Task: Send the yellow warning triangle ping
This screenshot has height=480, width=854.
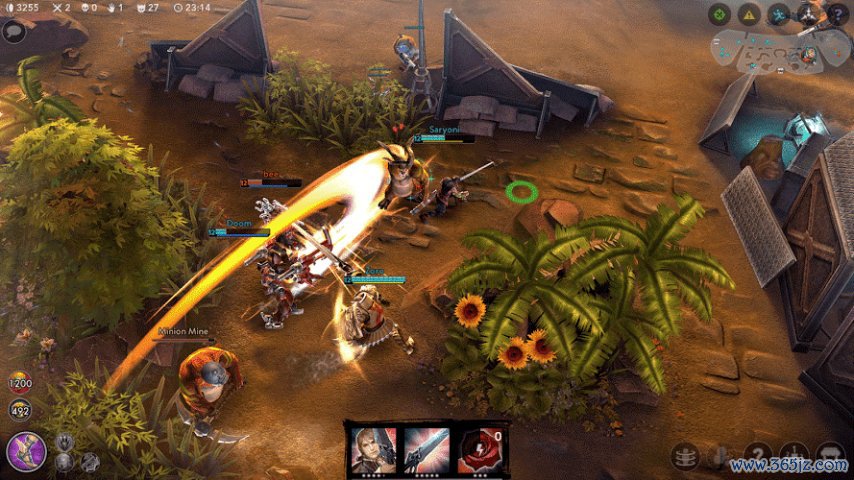Action: (749, 14)
